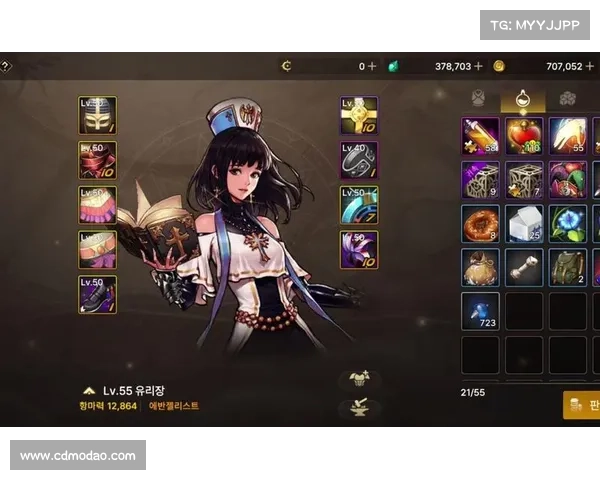Select the blue flower item

click(568, 224)
